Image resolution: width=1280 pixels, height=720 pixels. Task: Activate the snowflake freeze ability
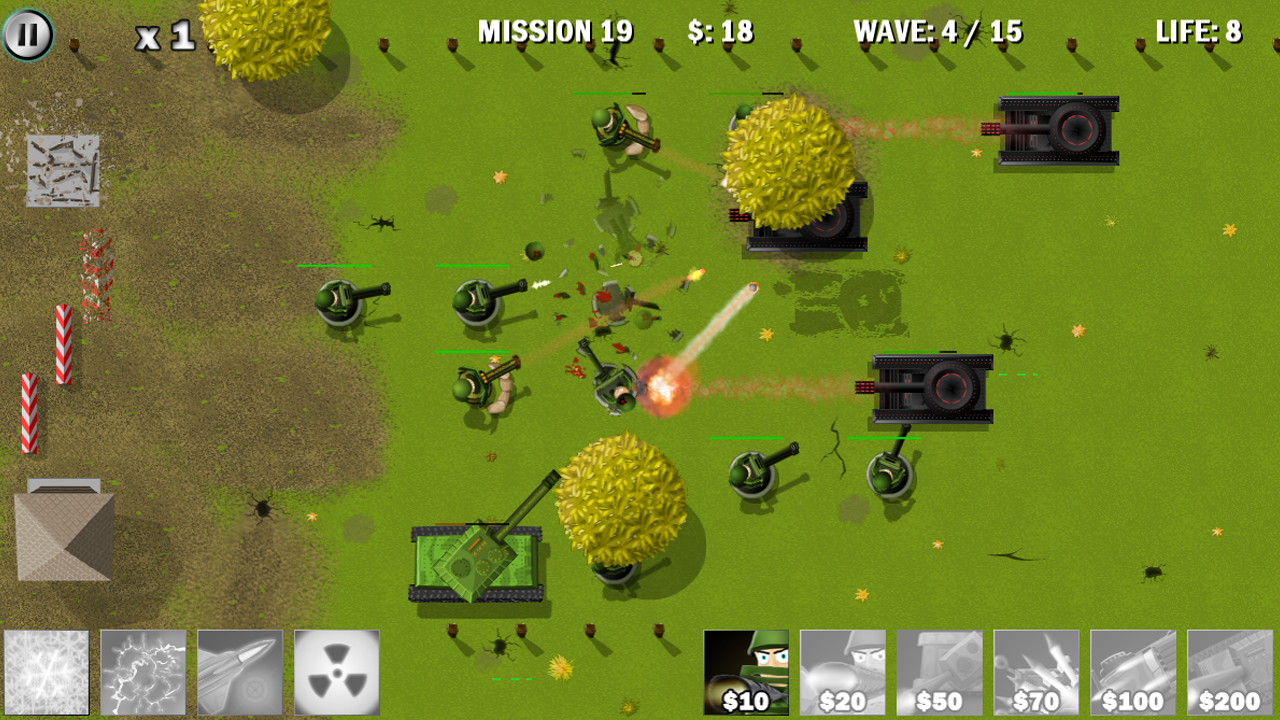(x=48, y=672)
